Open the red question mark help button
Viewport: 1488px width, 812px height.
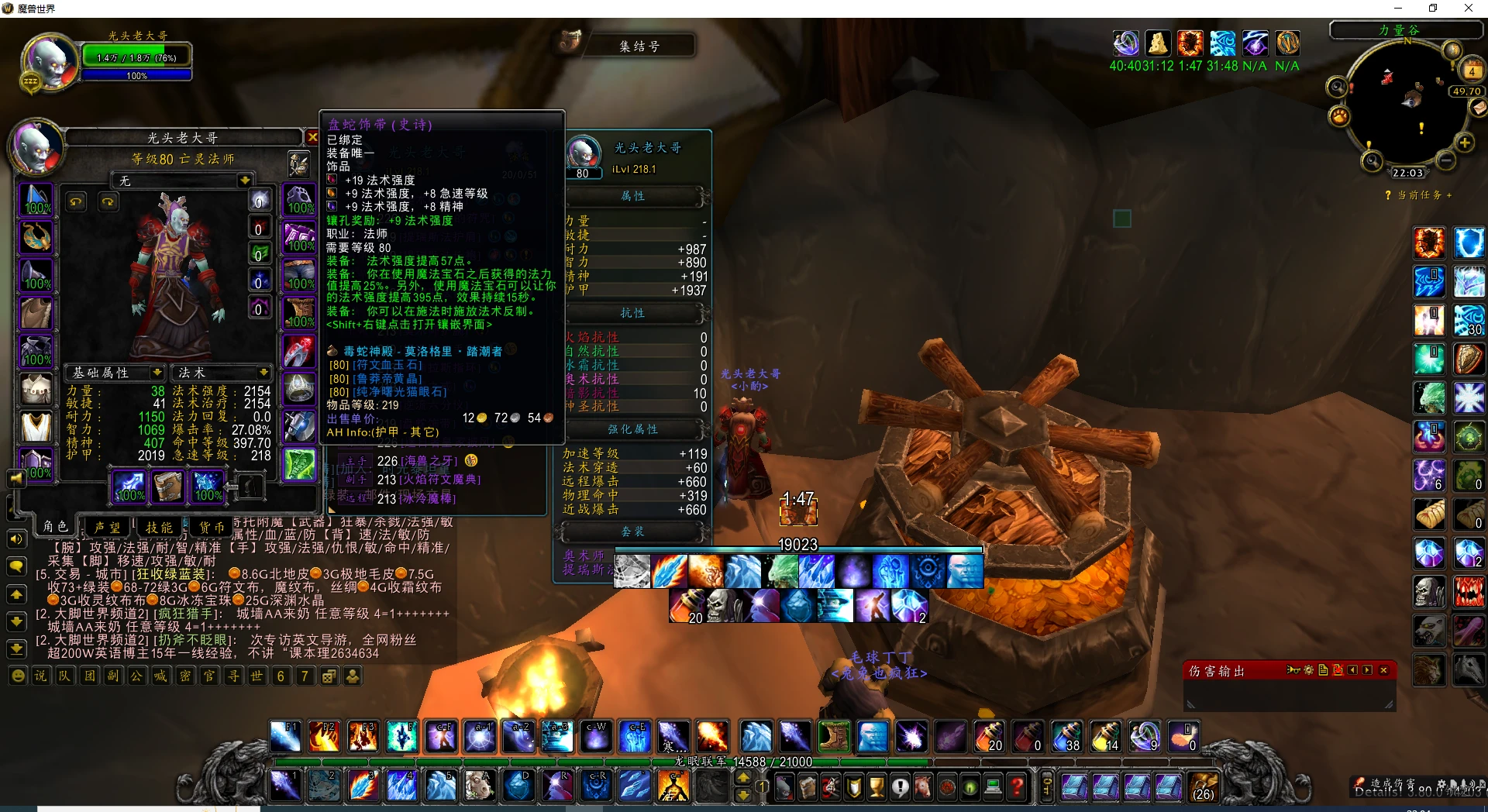(x=1017, y=788)
